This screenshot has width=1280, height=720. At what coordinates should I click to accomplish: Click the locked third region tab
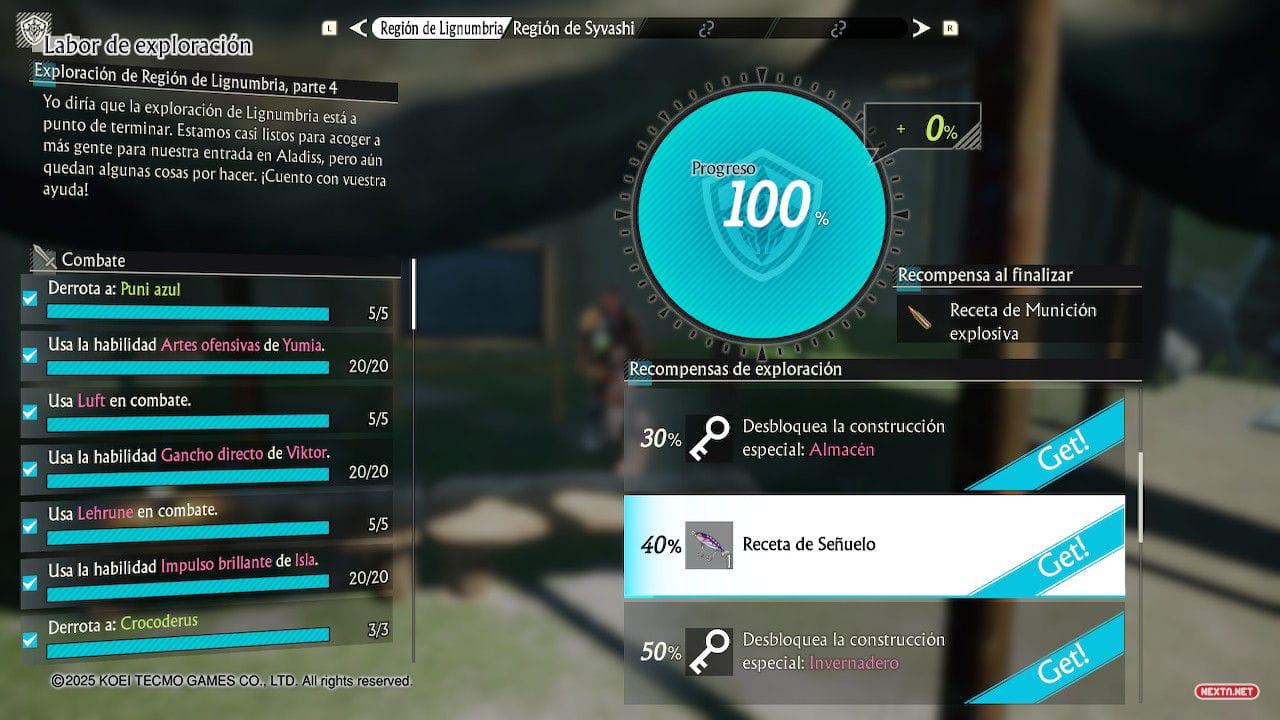coord(707,28)
